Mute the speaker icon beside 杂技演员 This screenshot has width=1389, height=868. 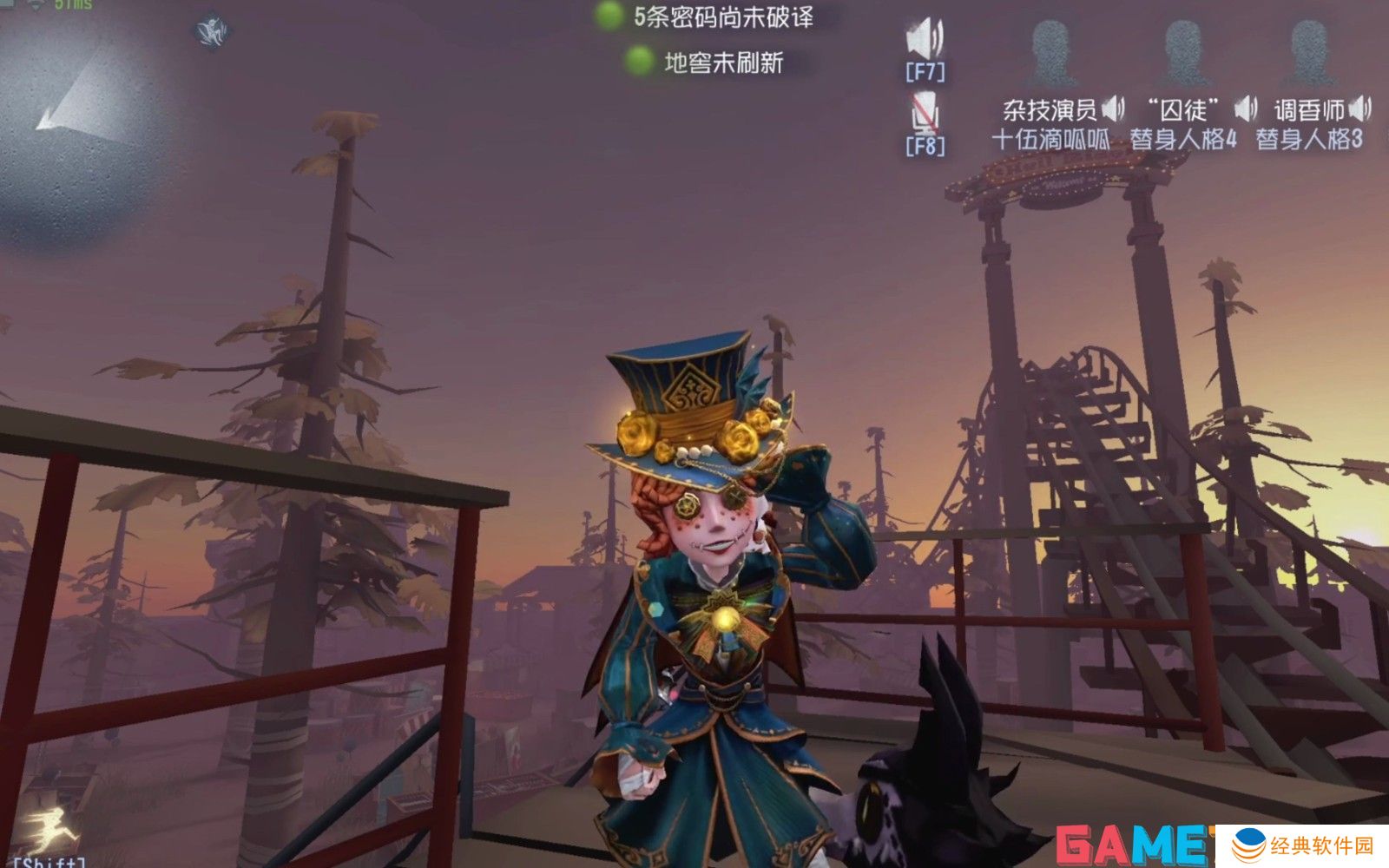tap(1114, 109)
